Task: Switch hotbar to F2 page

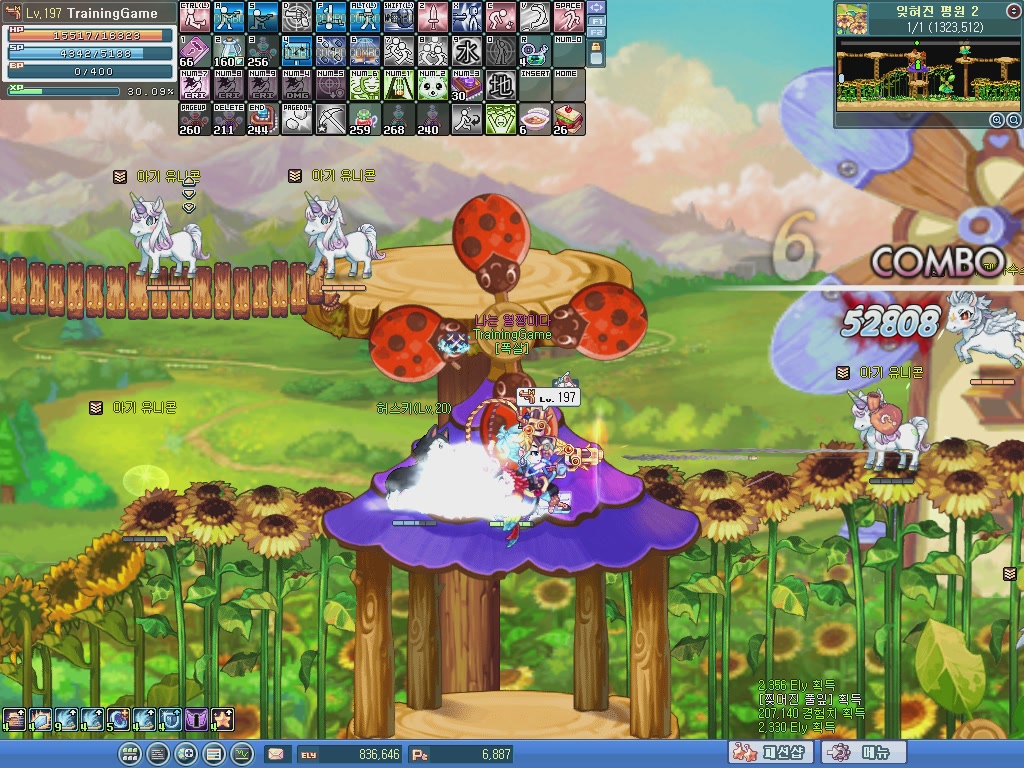Action: click(597, 32)
